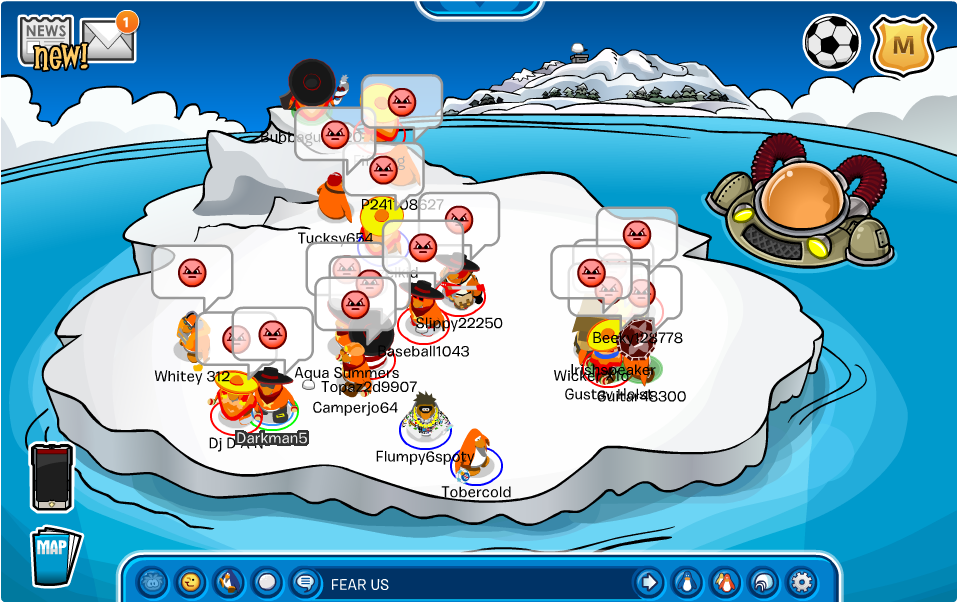Click the puffle icon on the toolbar
This screenshot has width=957, height=602.
click(x=151, y=582)
